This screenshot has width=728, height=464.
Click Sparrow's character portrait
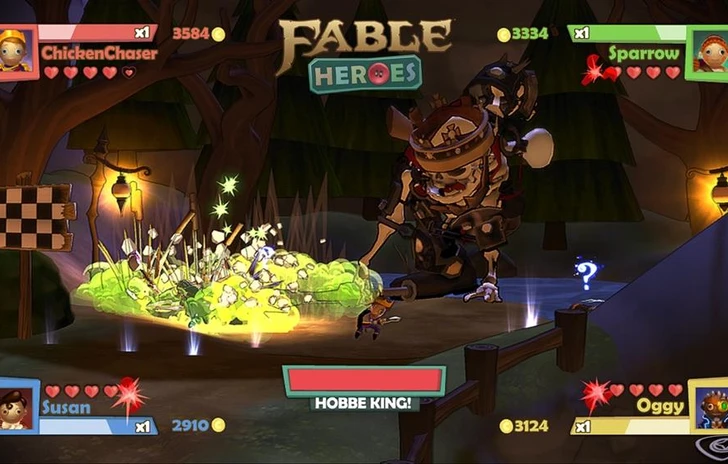pyautogui.click(x=709, y=52)
